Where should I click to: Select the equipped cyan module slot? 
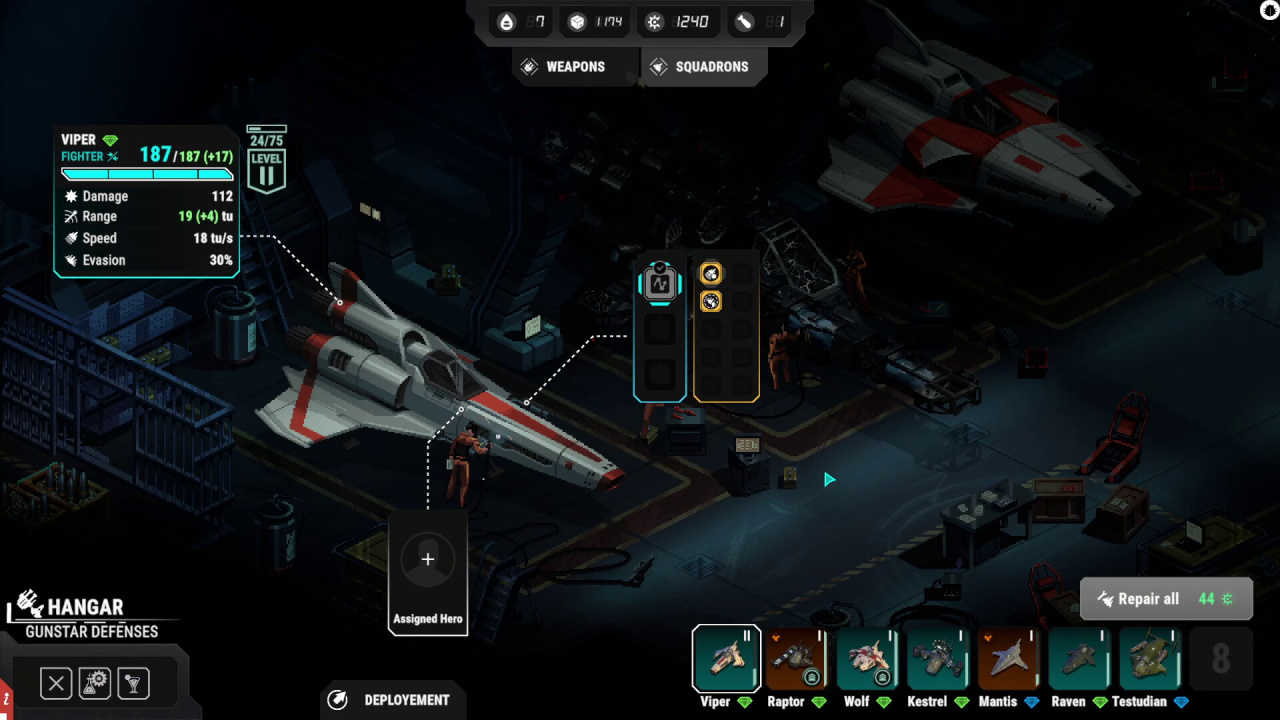tap(659, 284)
